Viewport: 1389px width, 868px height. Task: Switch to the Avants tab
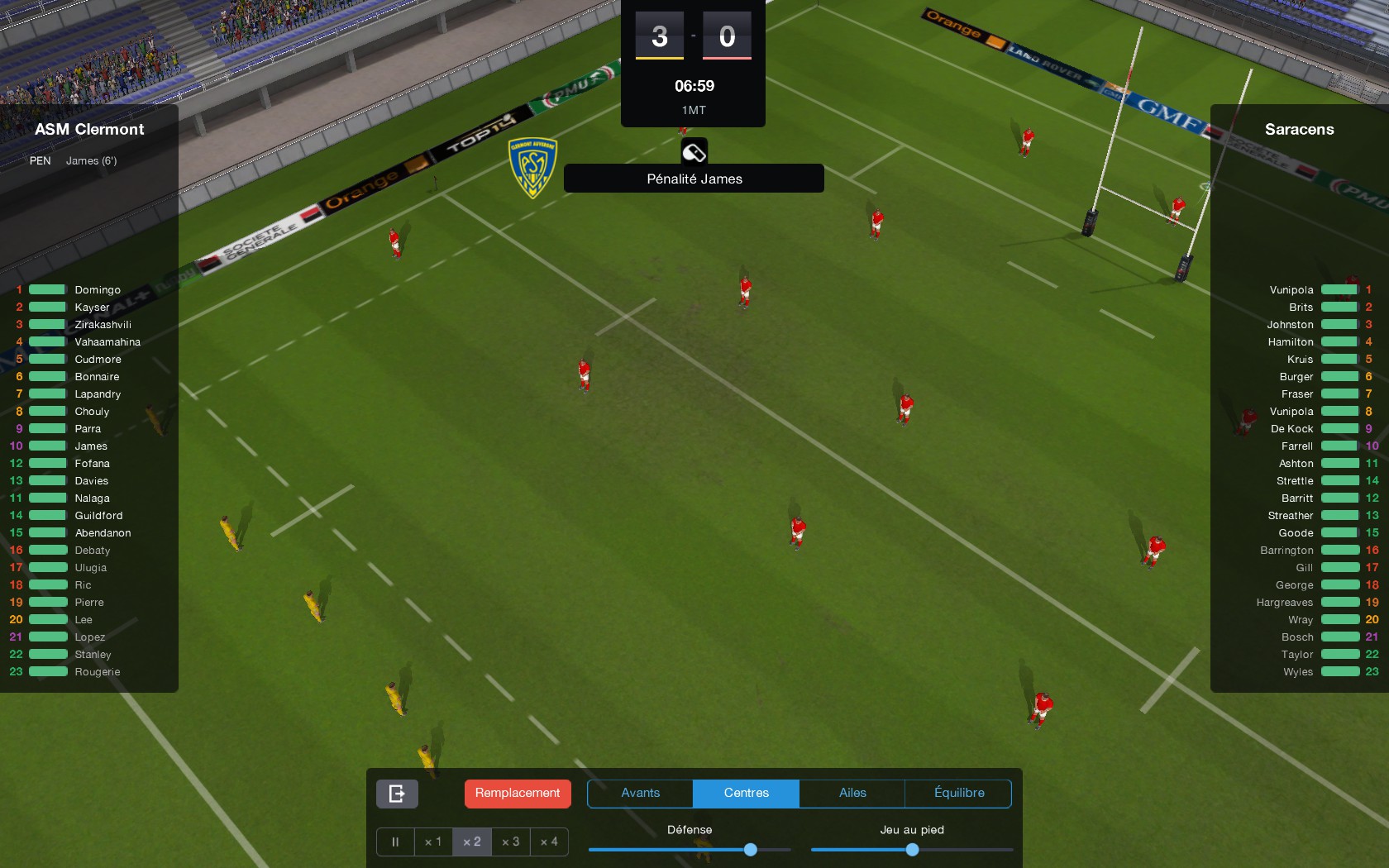pyautogui.click(x=639, y=793)
